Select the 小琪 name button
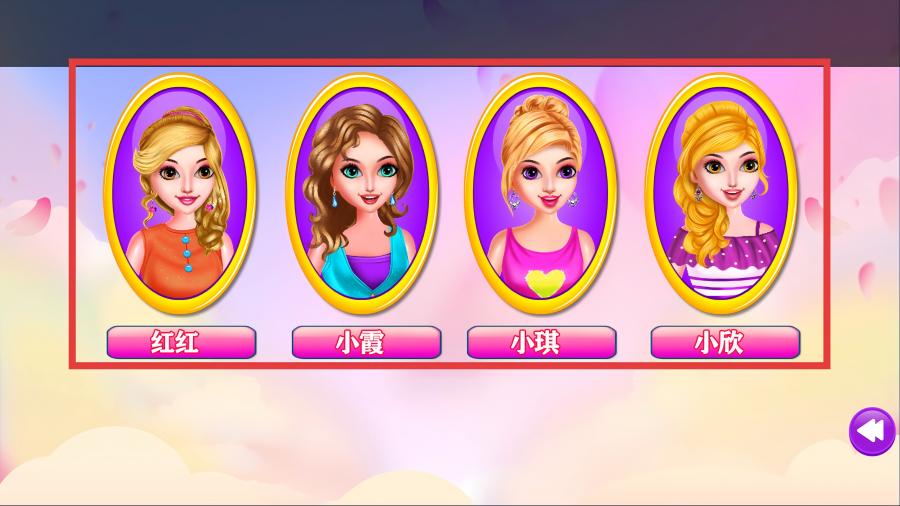This screenshot has width=900, height=506. tap(541, 343)
